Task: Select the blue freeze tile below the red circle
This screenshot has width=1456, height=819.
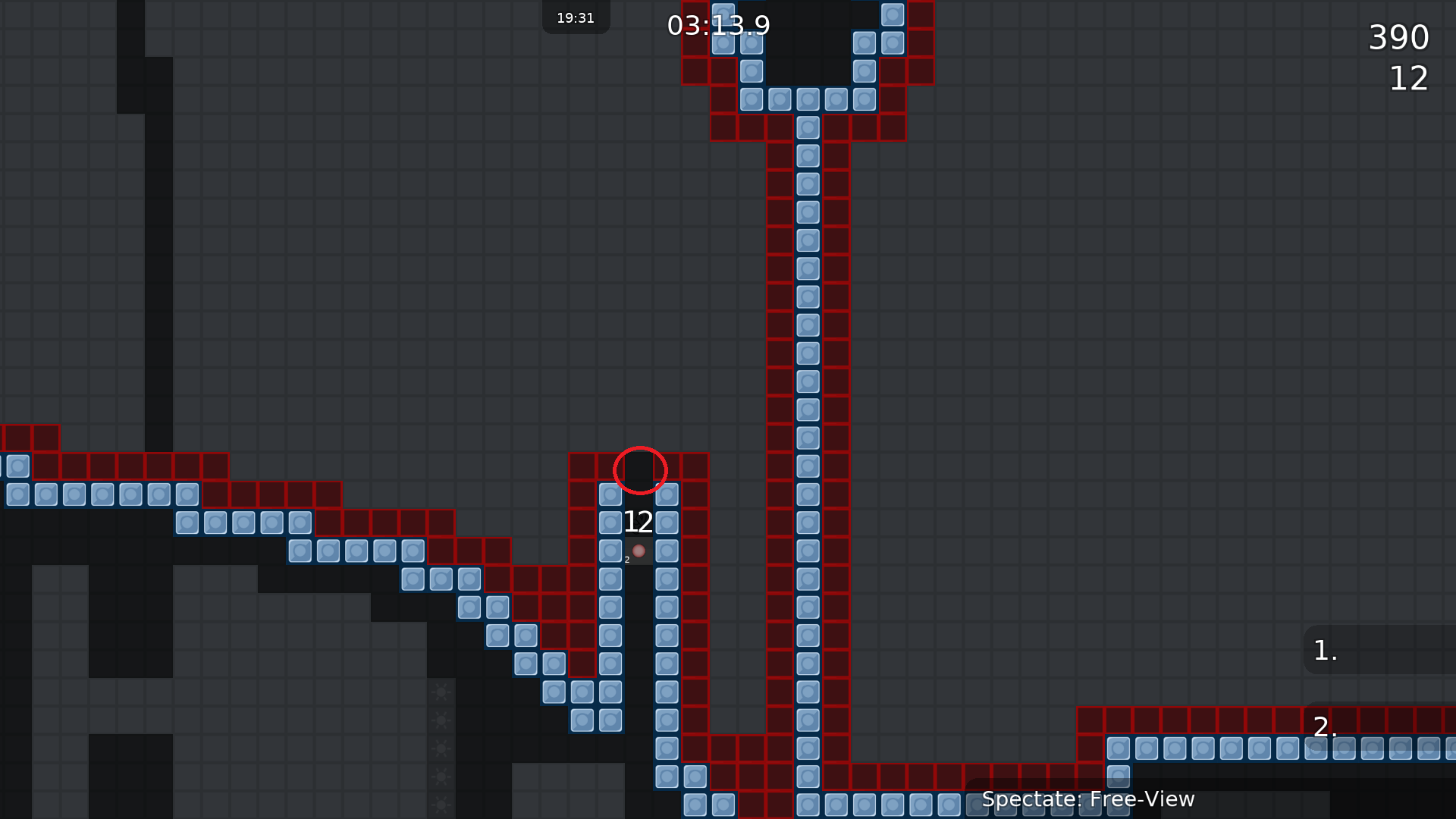Action: click(611, 494)
